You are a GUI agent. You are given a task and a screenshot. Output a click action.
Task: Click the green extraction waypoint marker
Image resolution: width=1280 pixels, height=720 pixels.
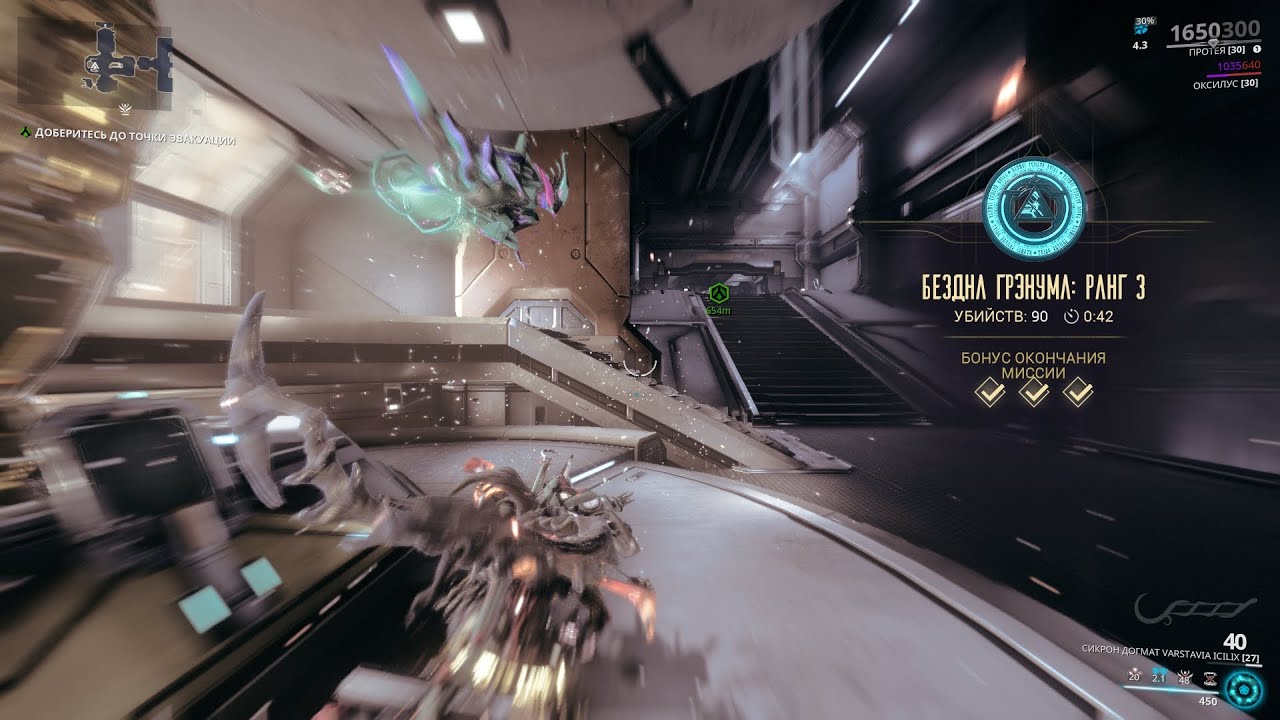click(x=717, y=293)
